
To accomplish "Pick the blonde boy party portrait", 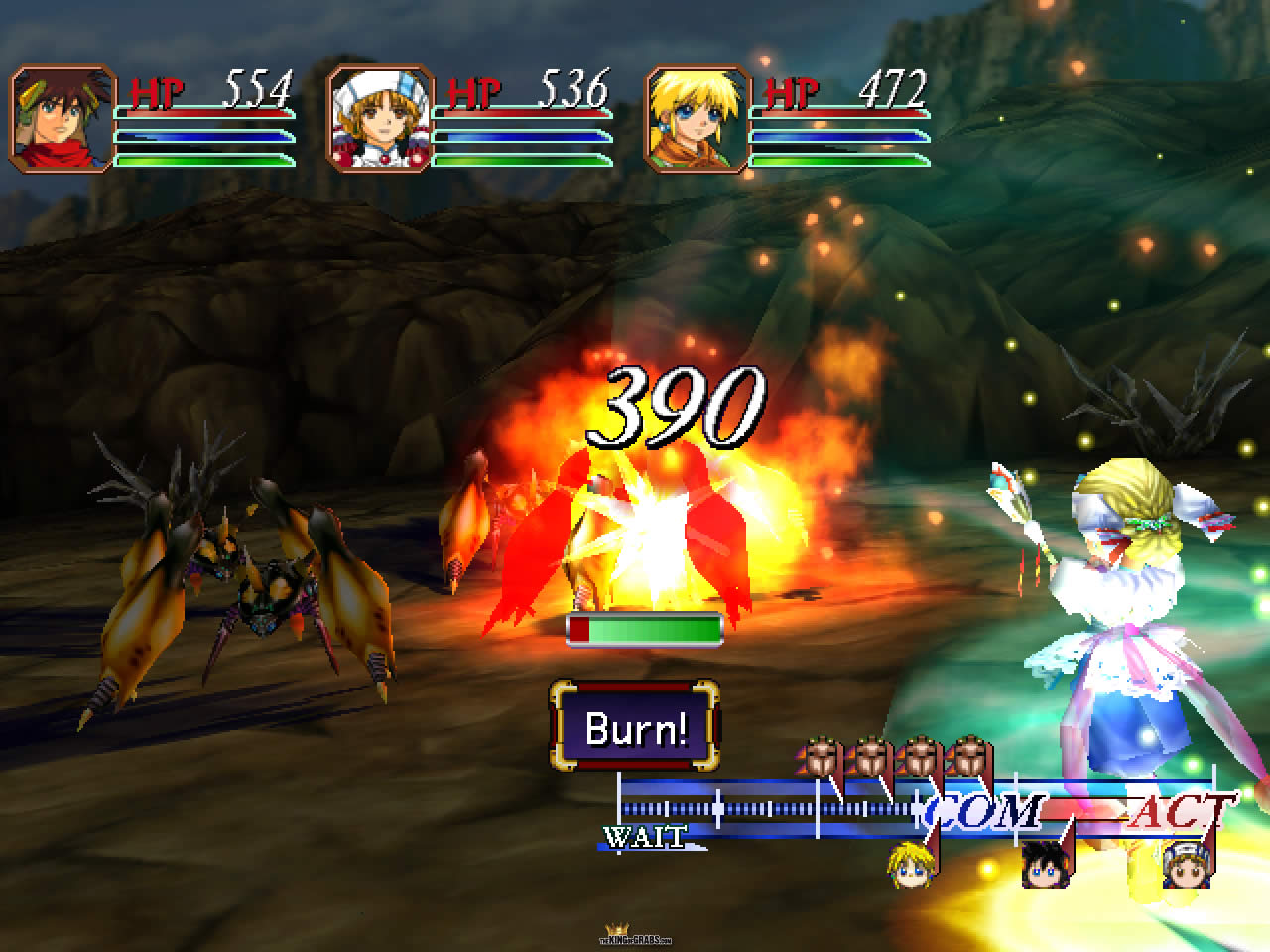I will (x=697, y=119).
